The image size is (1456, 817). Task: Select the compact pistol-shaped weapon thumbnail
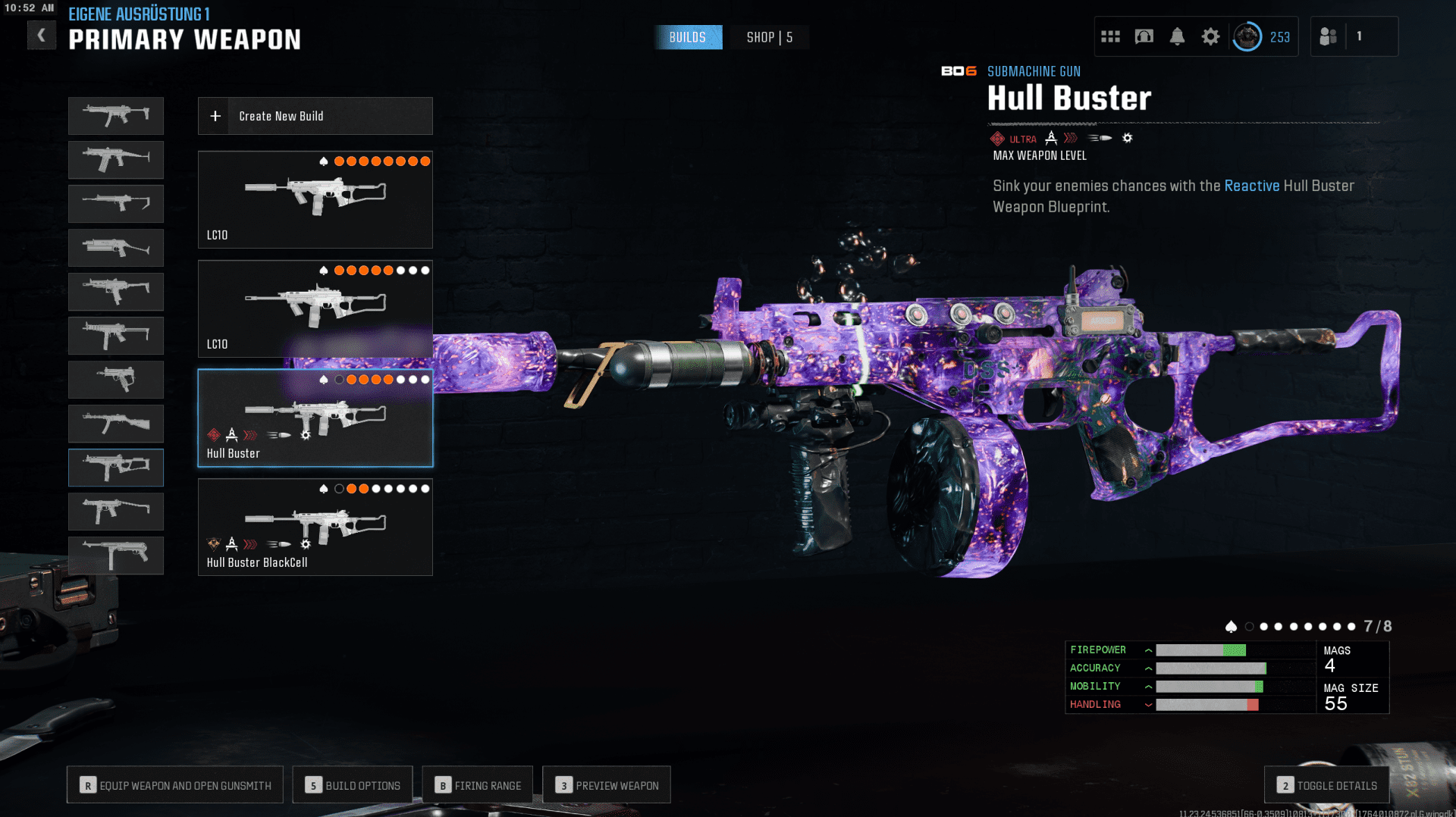pos(115,380)
